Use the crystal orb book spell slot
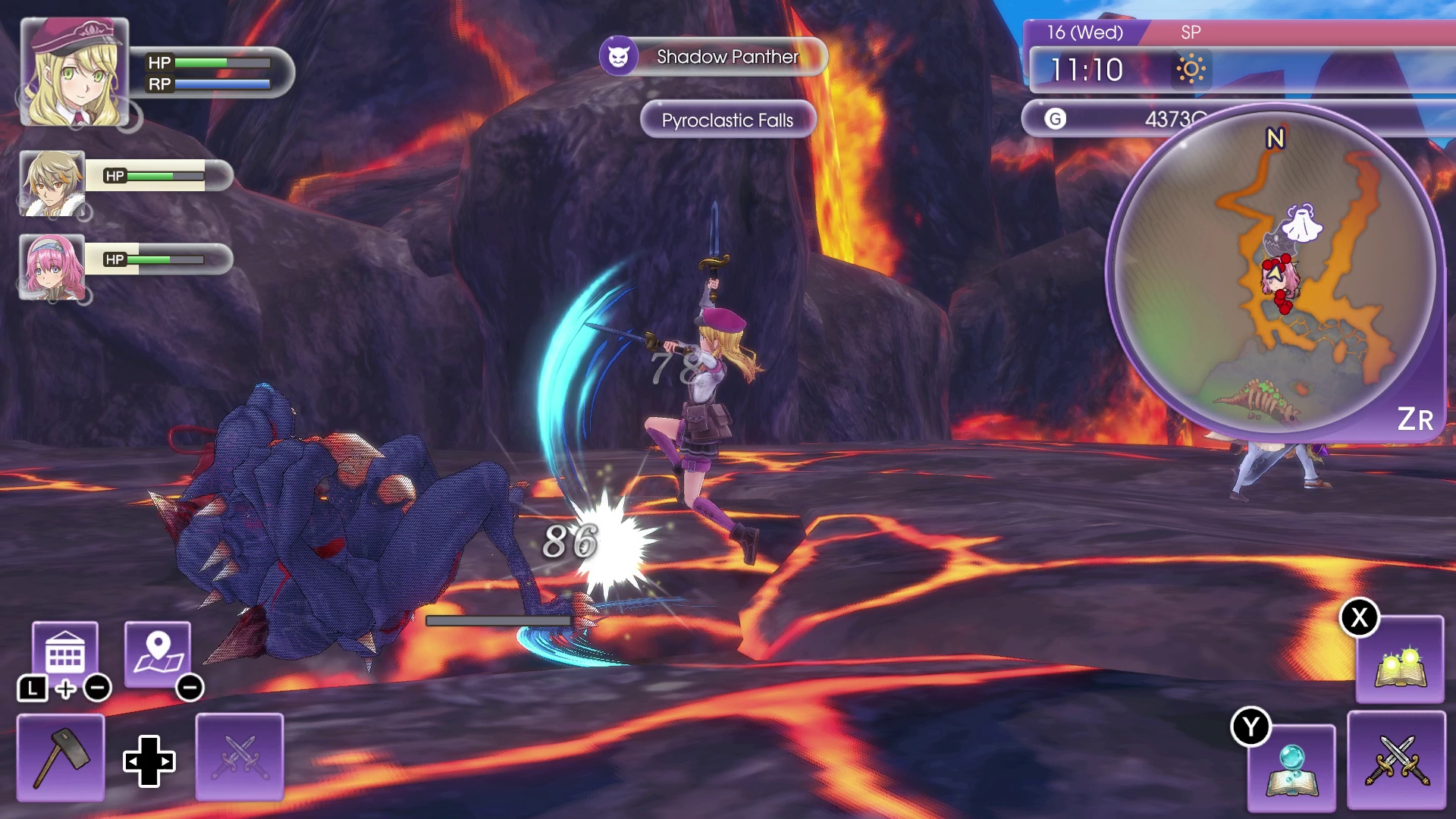 click(1291, 767)
